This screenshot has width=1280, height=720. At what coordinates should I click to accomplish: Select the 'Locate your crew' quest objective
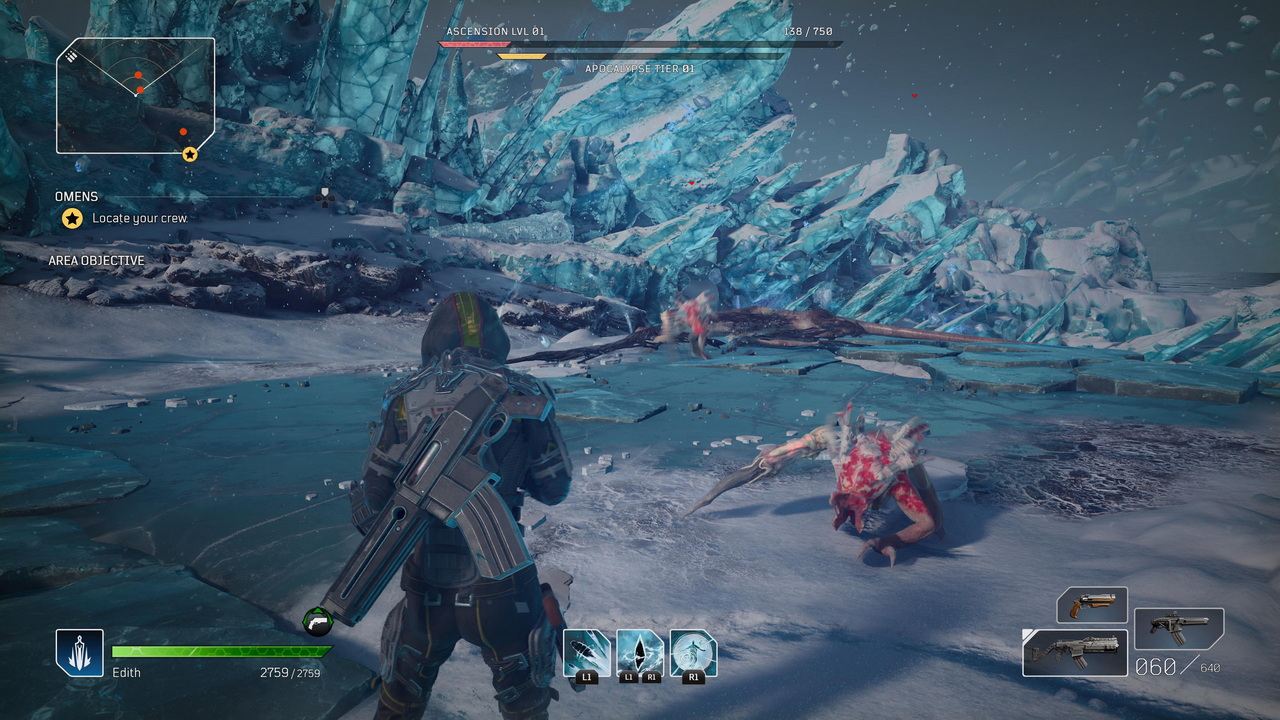click(x=140, y=218)
